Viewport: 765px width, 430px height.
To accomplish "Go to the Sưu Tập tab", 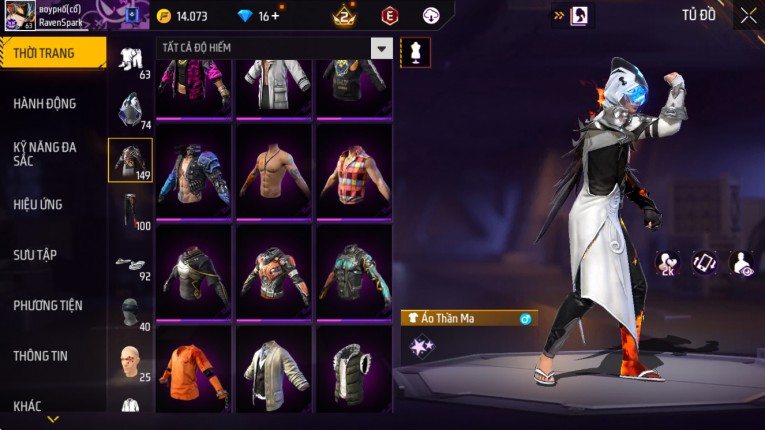I will (x=35, y=255).
